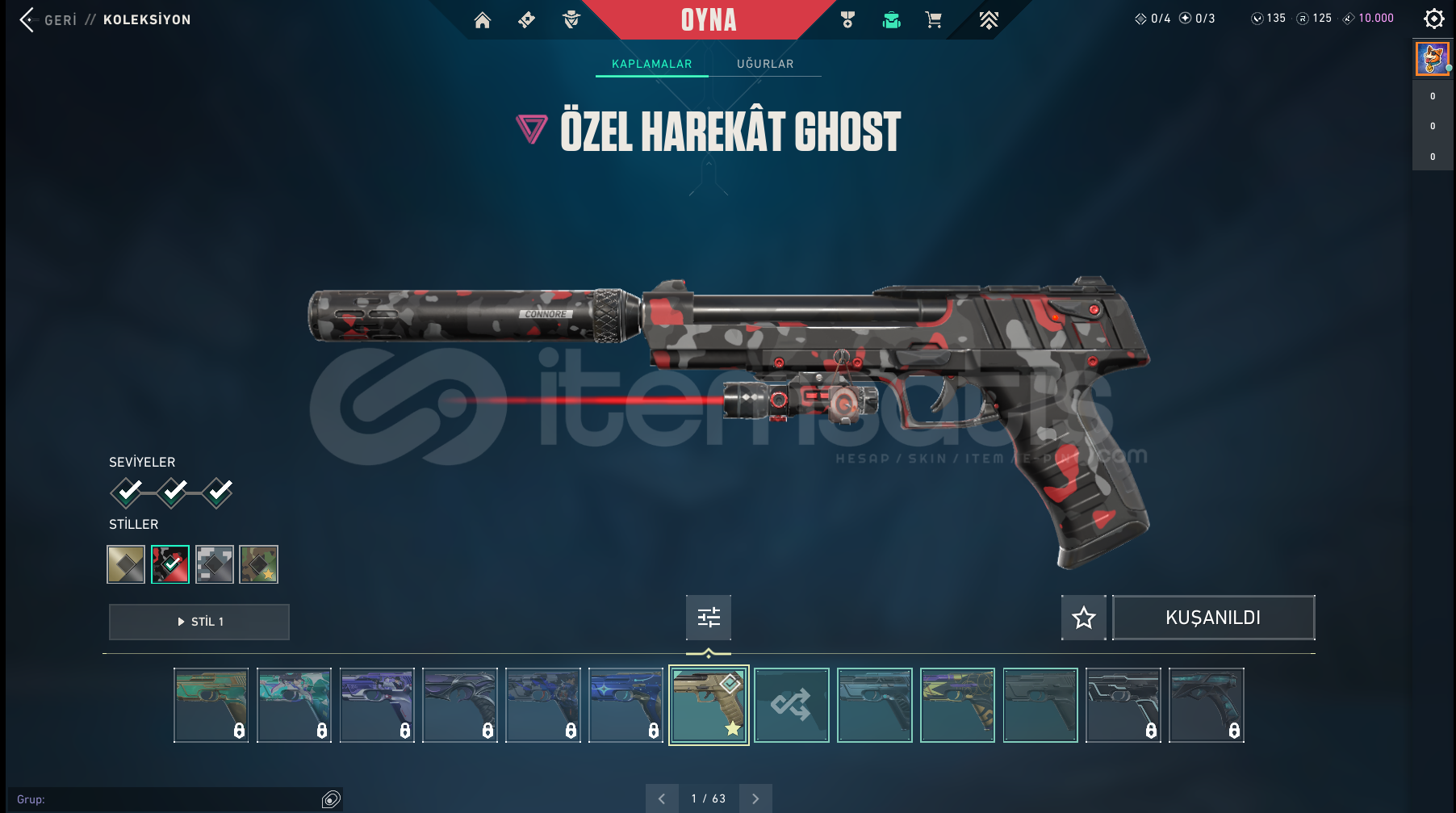Click the player avatar portrait

tap(1433, 59)
